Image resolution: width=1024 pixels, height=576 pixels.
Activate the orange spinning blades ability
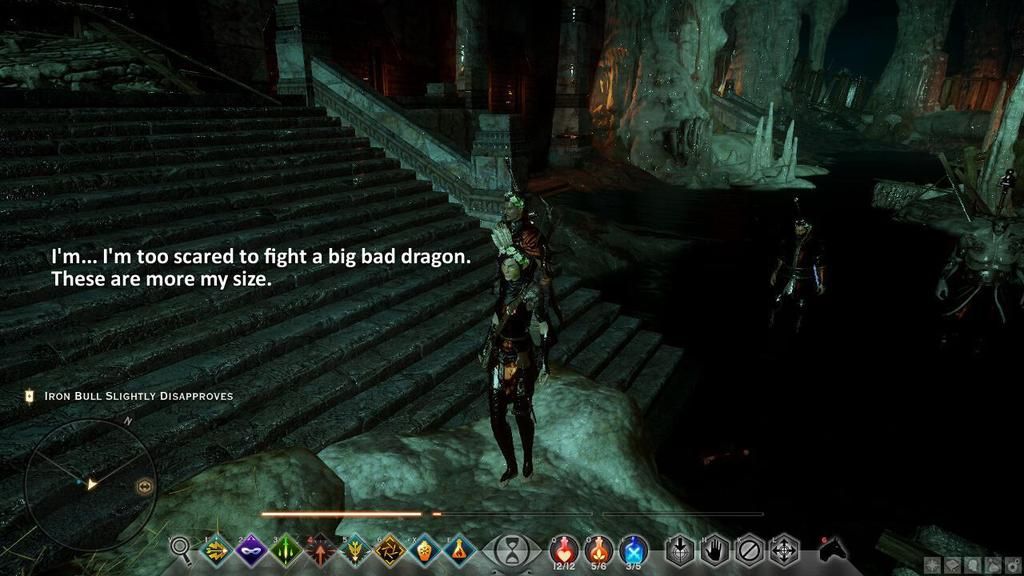click(x=389, y=549)
